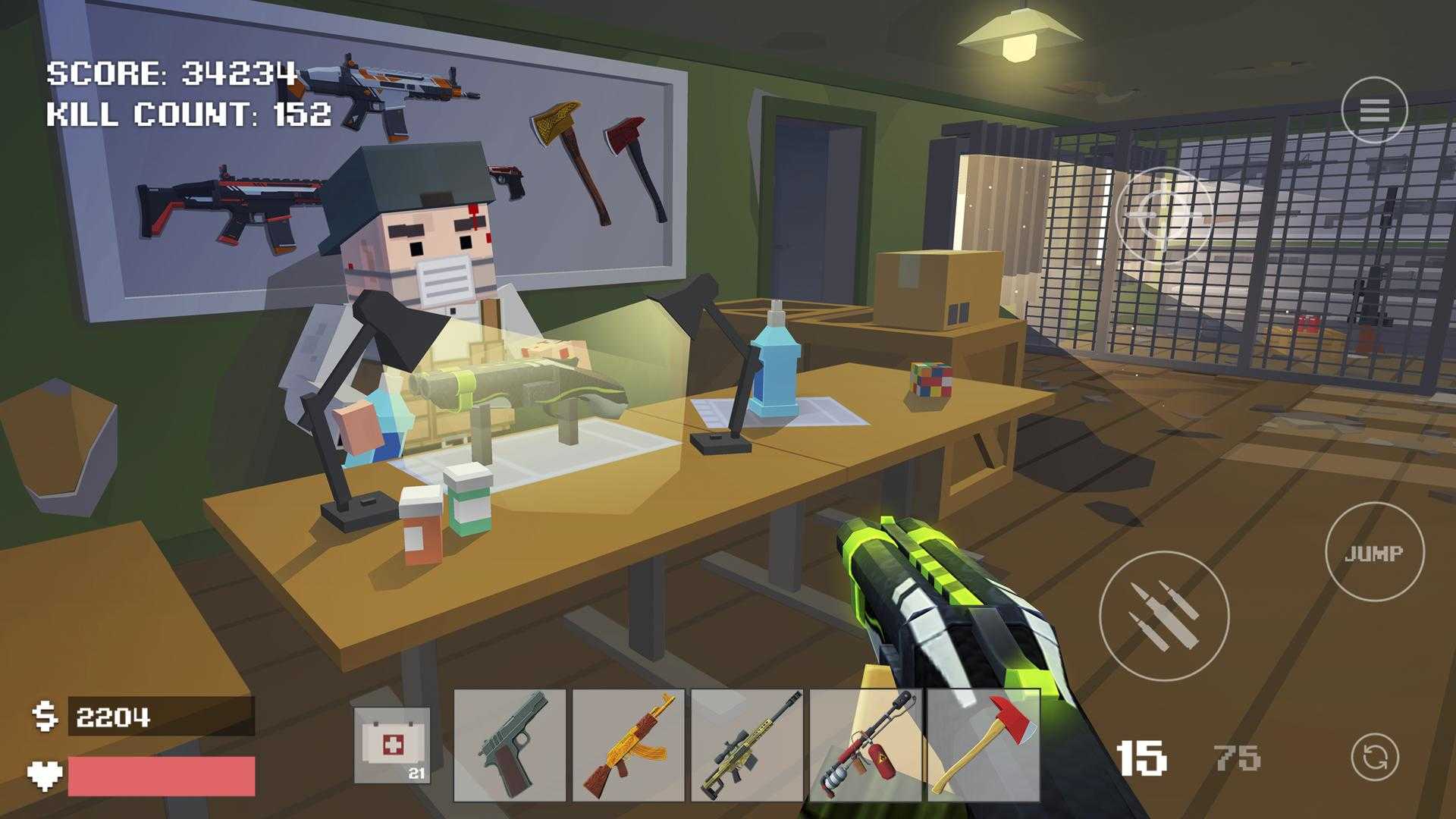Tap the circular reload arrows icon

coord(1374,757)
